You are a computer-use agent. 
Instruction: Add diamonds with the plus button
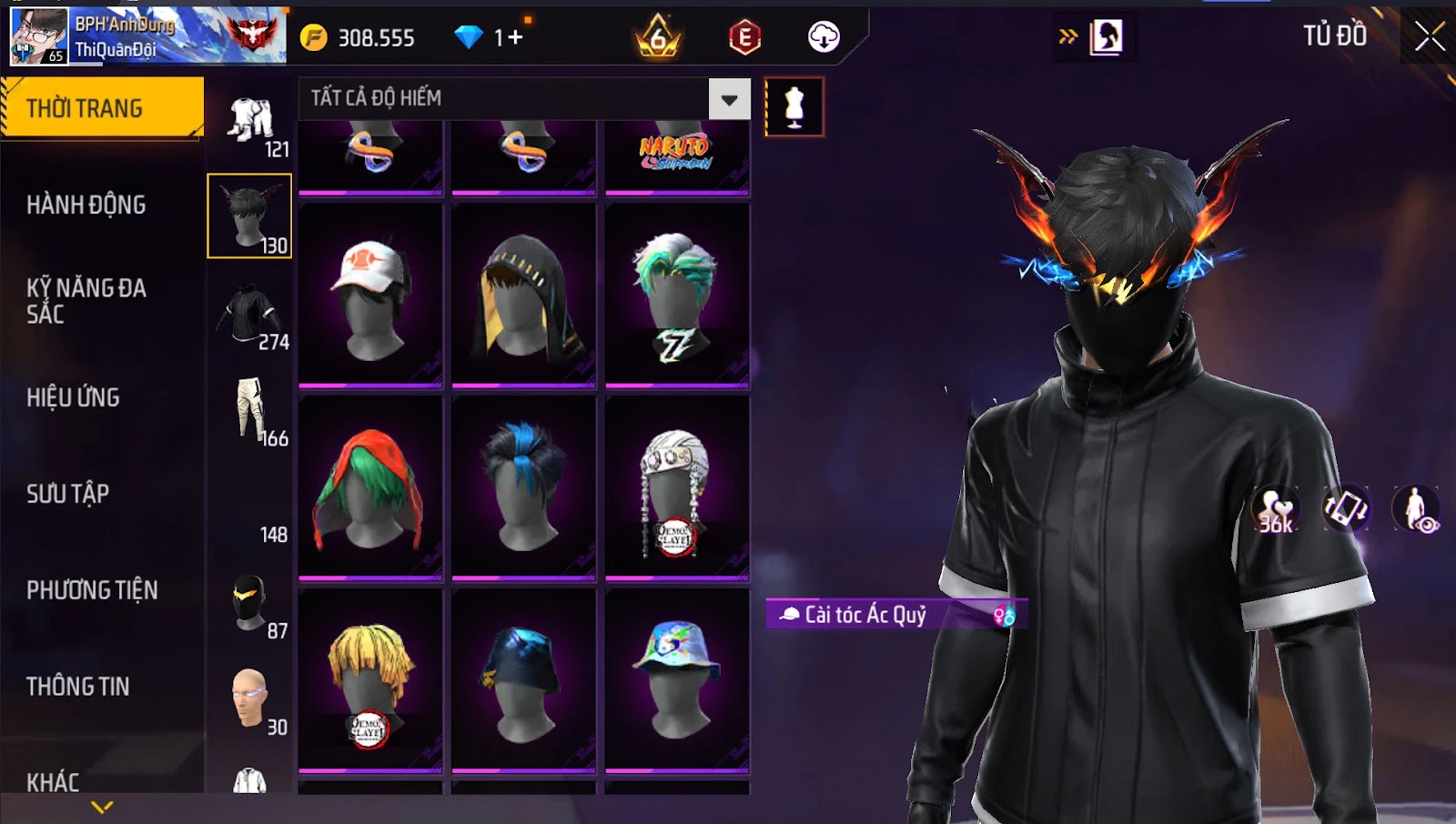click(516, 37)
